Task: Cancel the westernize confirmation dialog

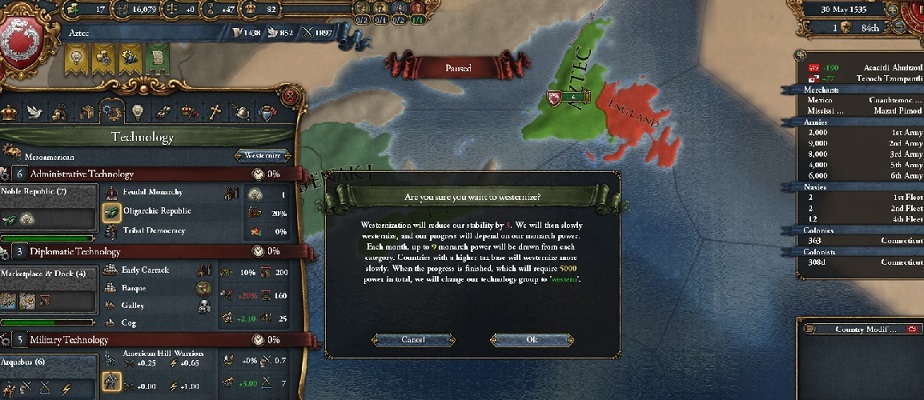Action: (413, 340)
